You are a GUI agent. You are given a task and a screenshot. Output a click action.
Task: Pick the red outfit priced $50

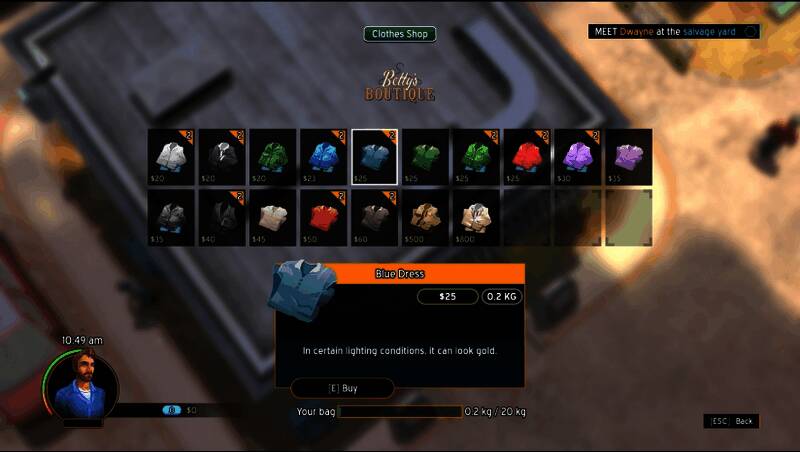pyautogui.click(x=325, y=217)
